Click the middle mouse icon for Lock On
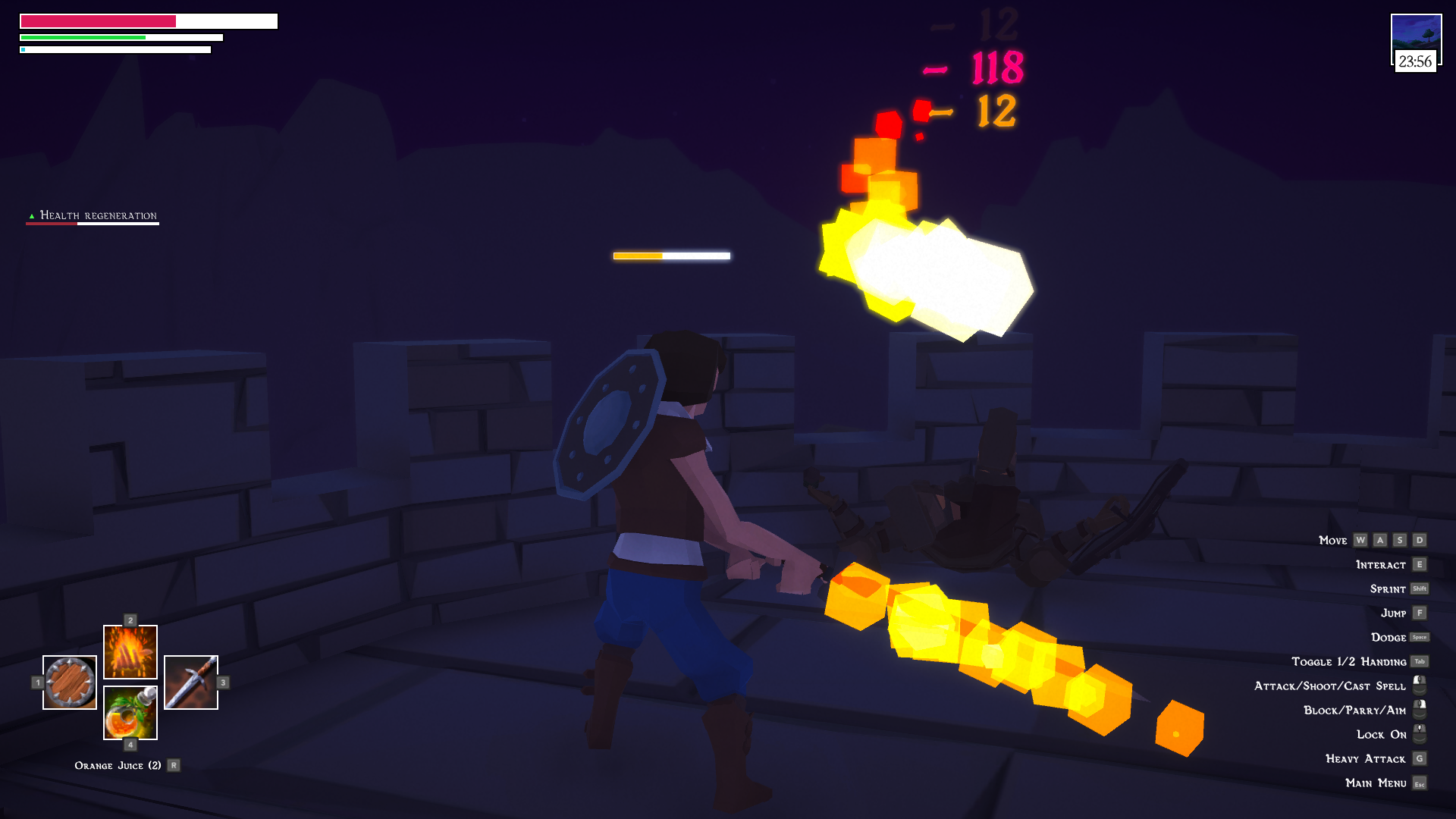Image resolution: width=1456 pixels, height=819 pixels. coord(1419,733)
